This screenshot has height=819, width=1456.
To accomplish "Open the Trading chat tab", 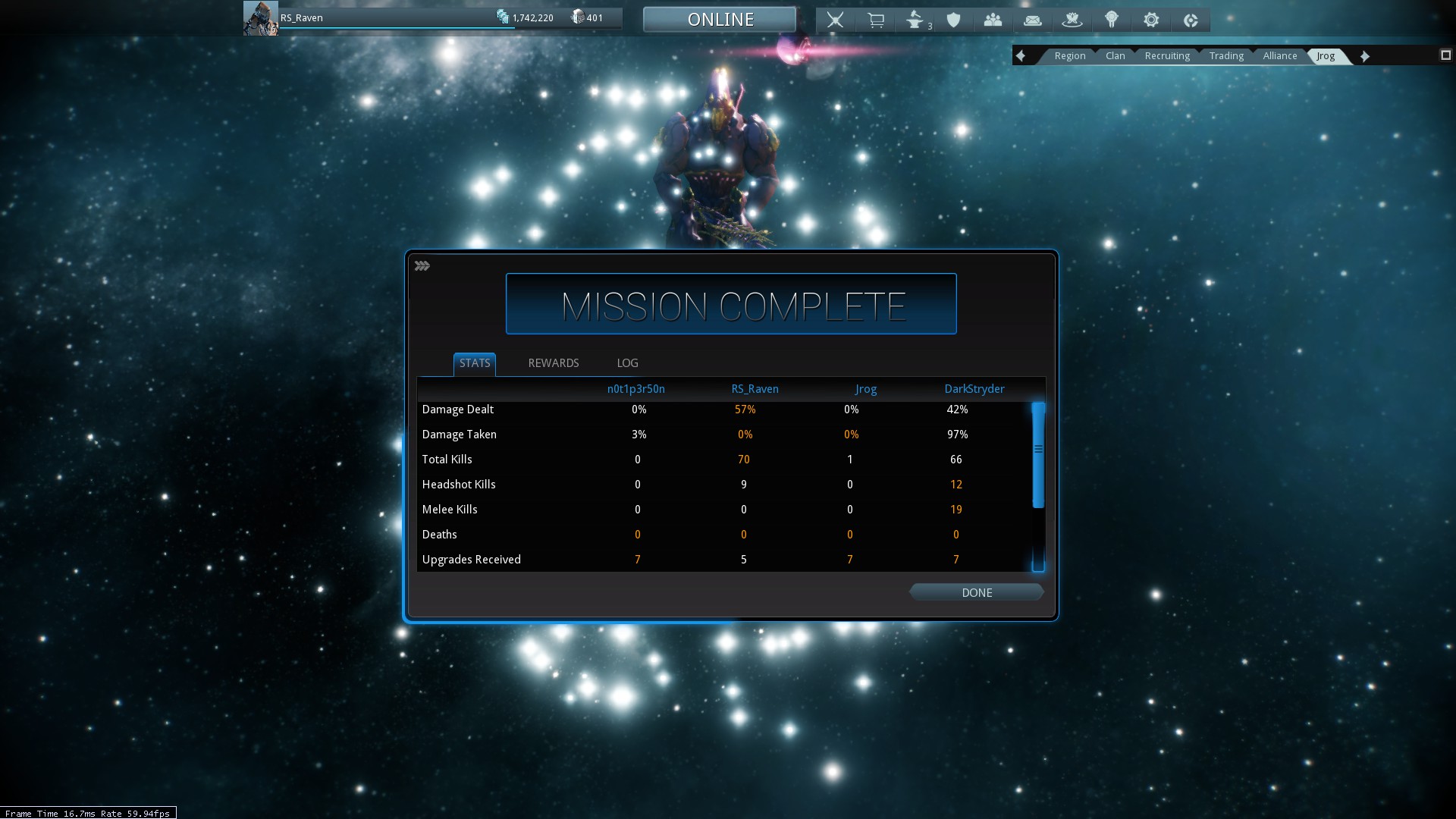I will point(1226,56).
